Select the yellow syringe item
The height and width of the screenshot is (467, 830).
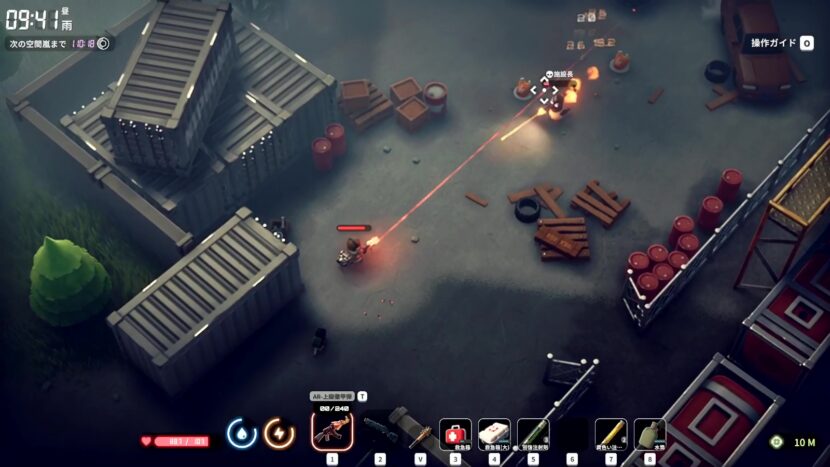tap(611, 434)
